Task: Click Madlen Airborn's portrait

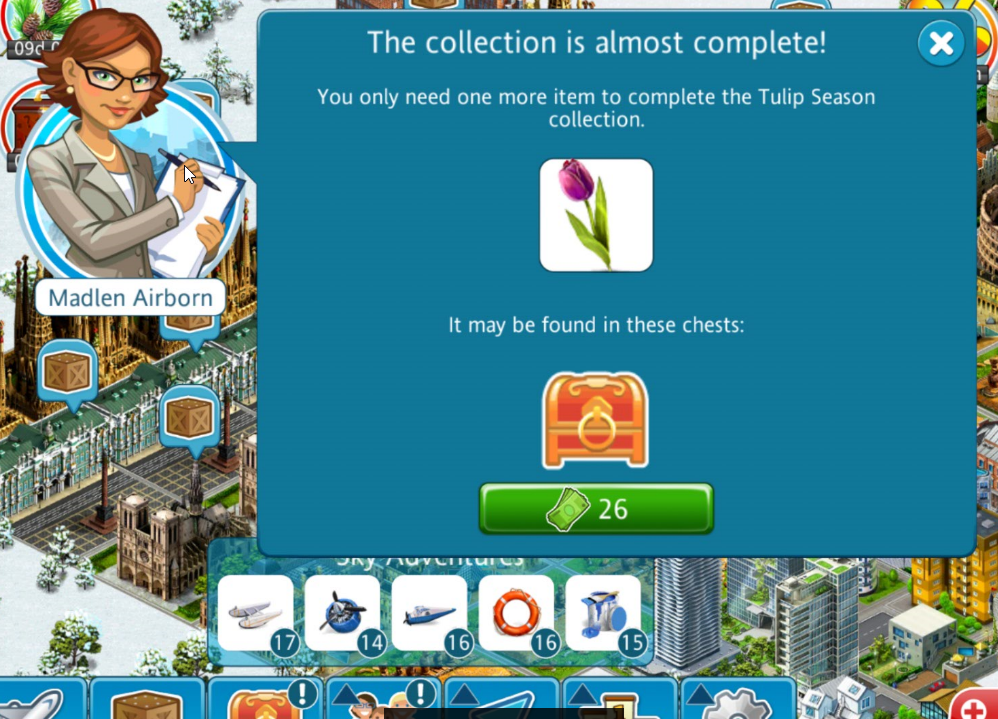Action: [x=128, y=190]
